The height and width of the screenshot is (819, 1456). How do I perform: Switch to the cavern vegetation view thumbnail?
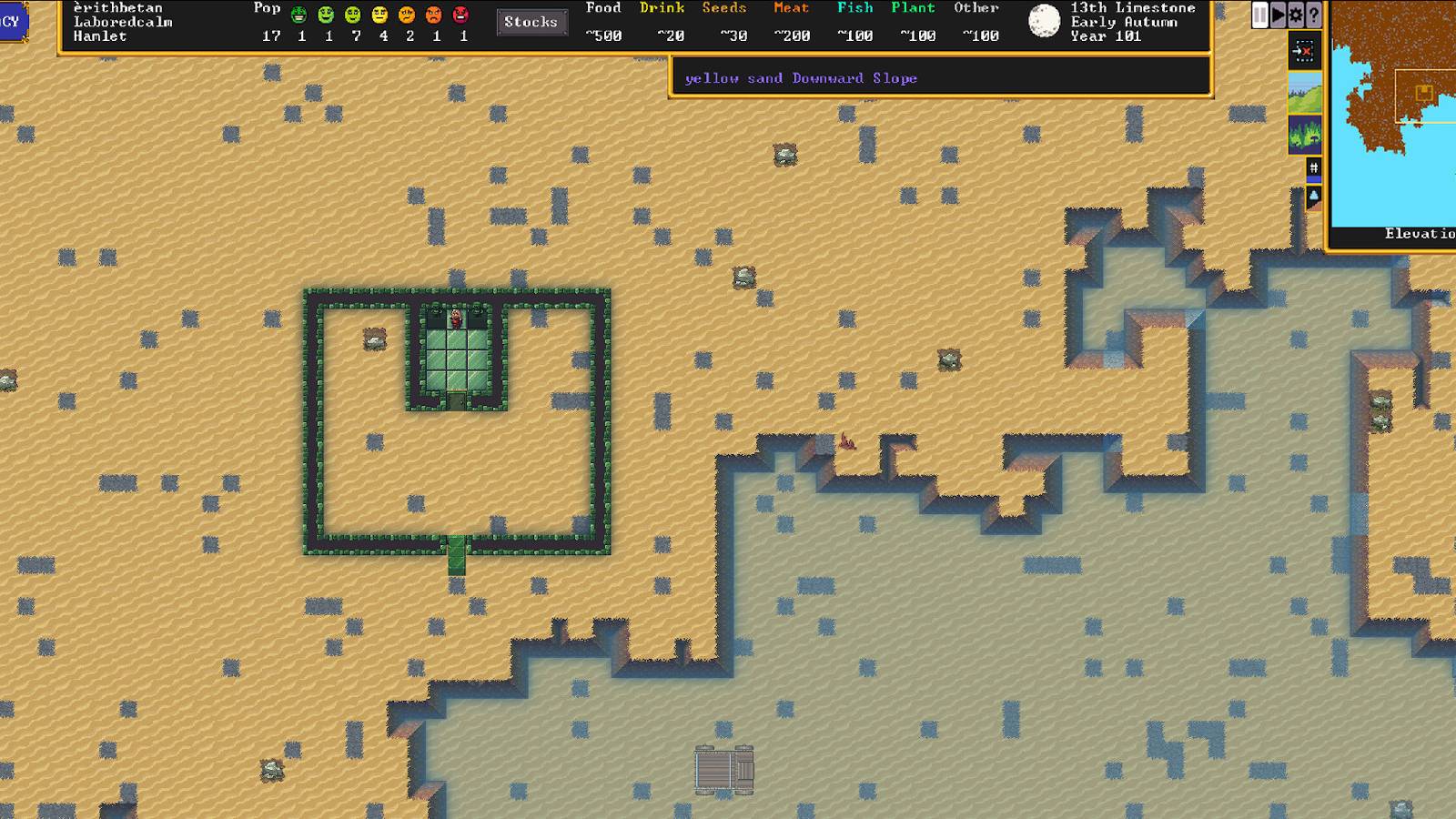(1305, 135)
